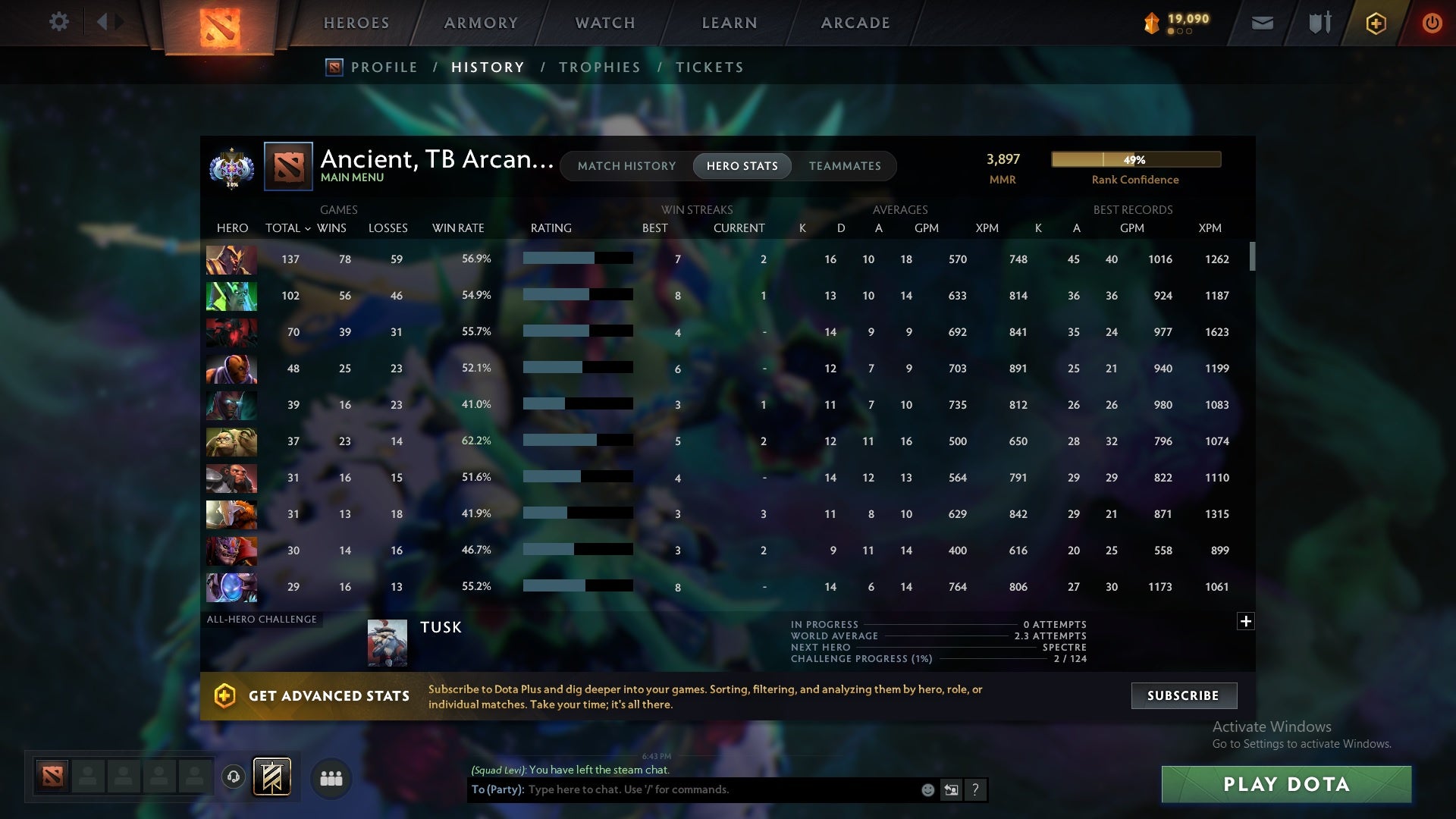
Task: Click the Rank Confidence progress bar
Action: [x=1134, y=159]
